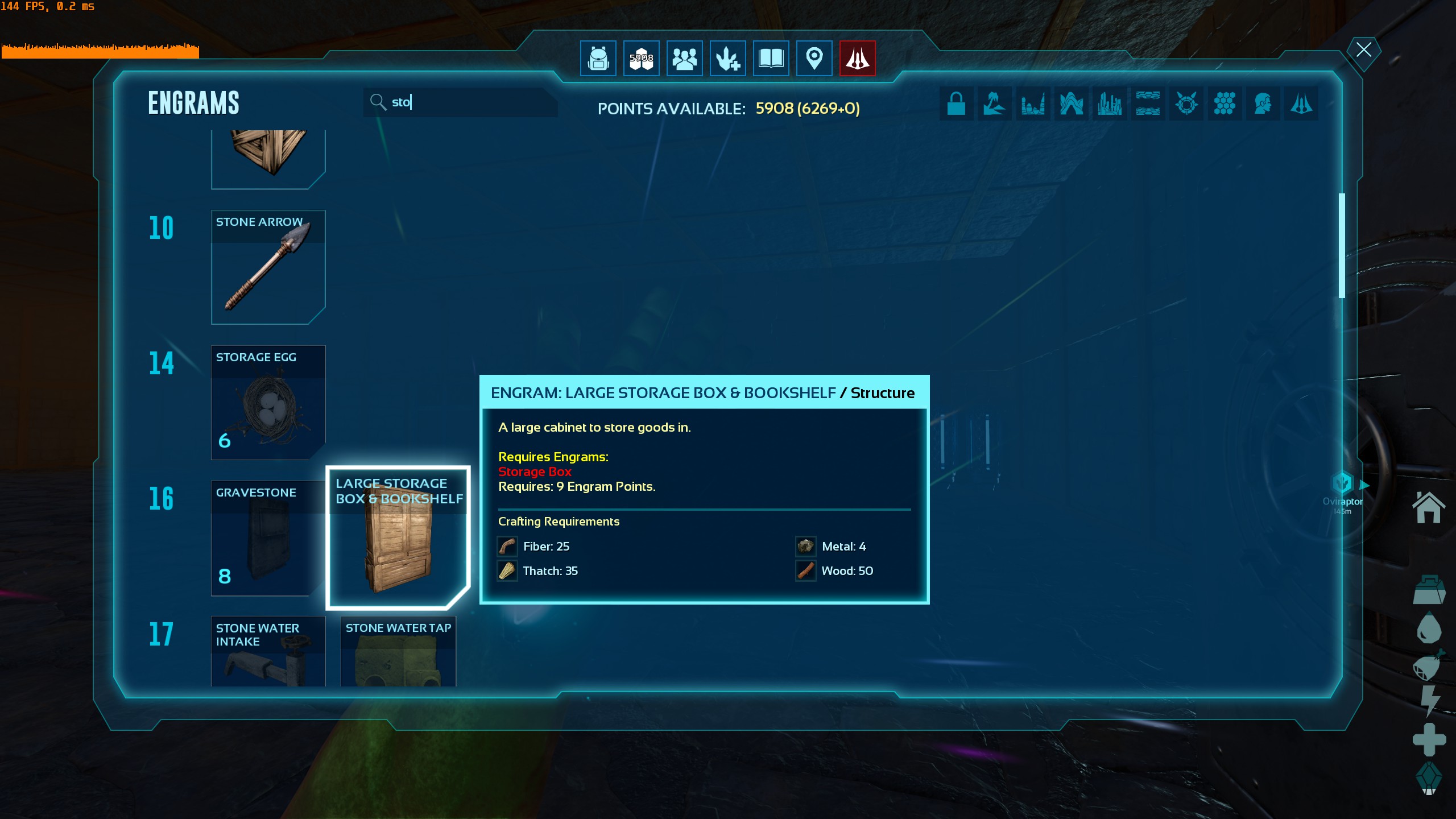Viewport: 1456px width, 819px height.
Task: Switch to the tribe members tab
Action: pos(684,58)
